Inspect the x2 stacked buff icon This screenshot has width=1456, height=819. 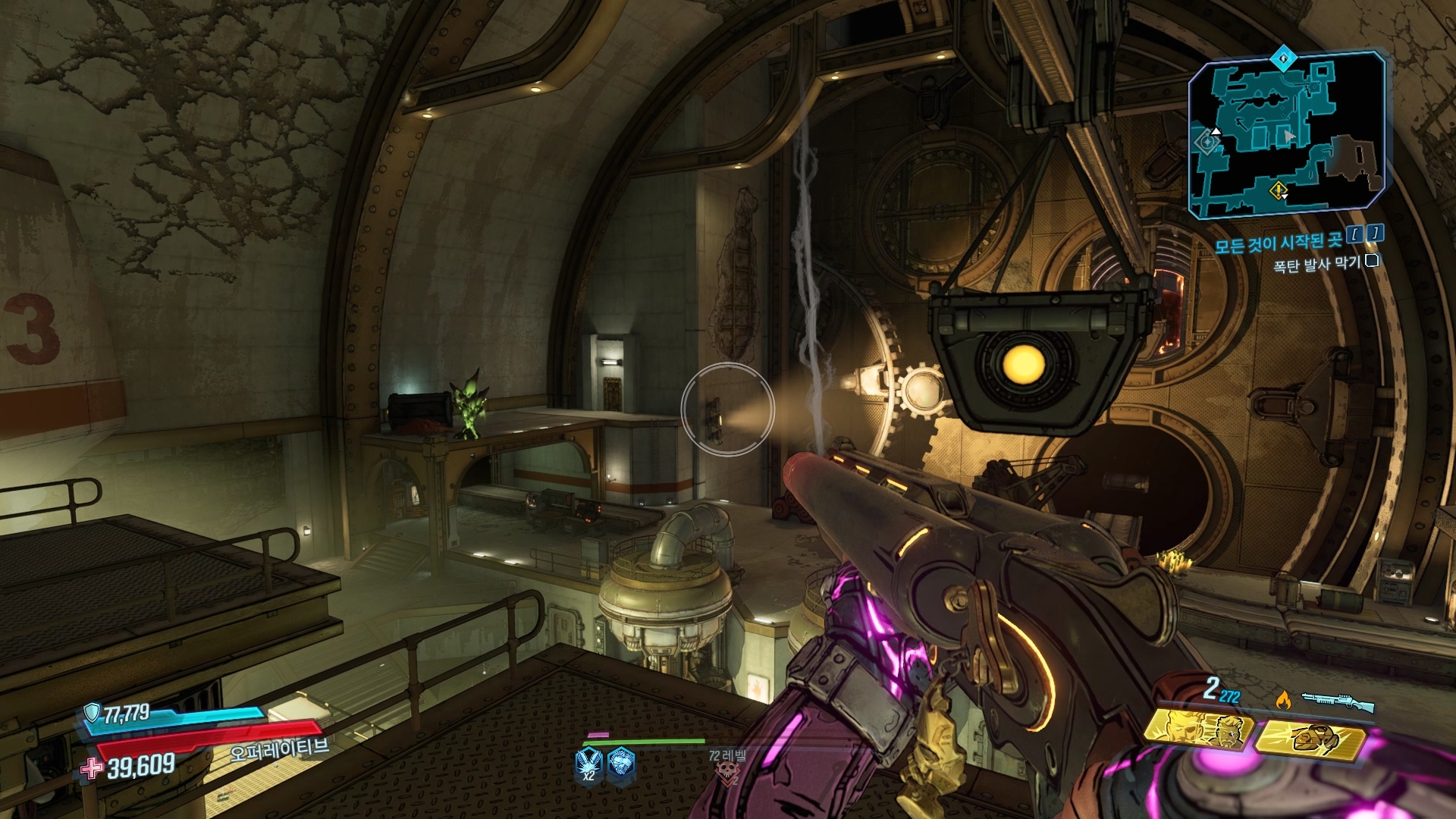[x=589, y=764]
